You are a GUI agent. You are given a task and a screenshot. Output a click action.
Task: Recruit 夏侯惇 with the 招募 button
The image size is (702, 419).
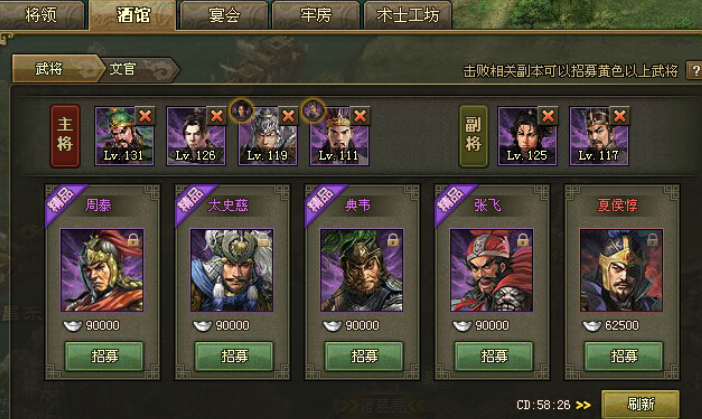coord(624,356)
